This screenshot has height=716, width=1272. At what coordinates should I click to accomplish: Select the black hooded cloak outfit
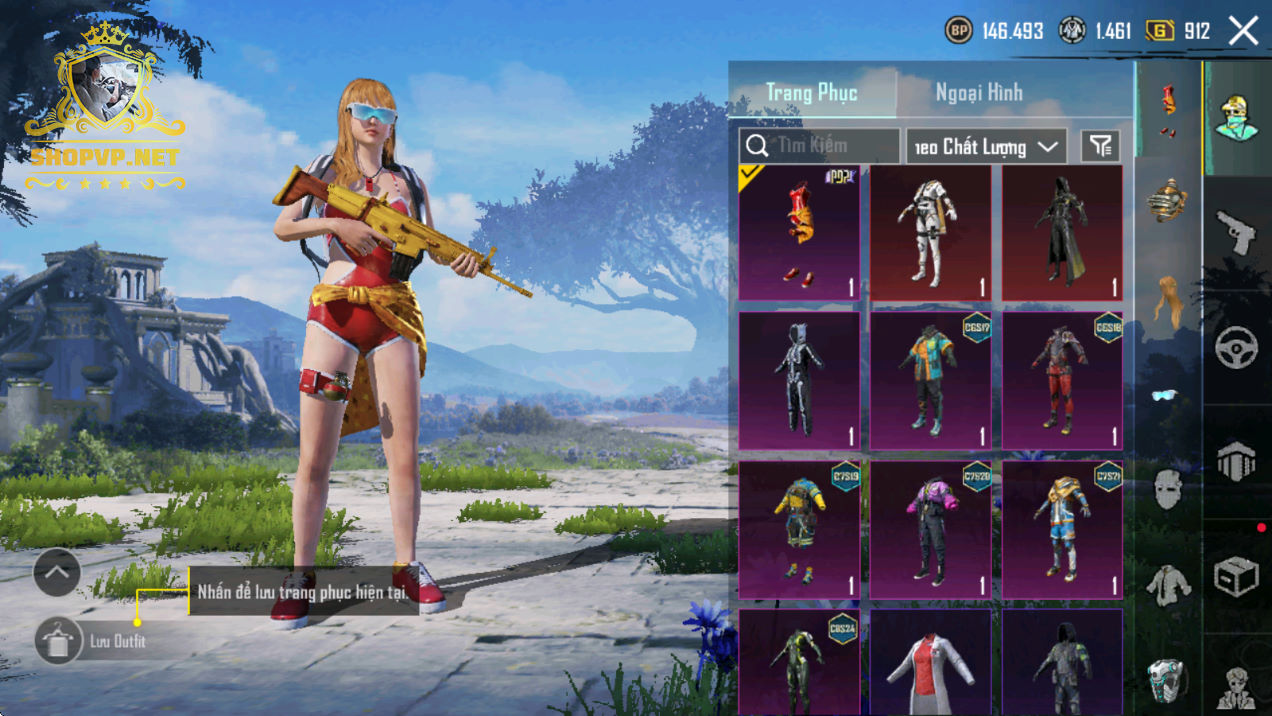[x=1062, y=233]
